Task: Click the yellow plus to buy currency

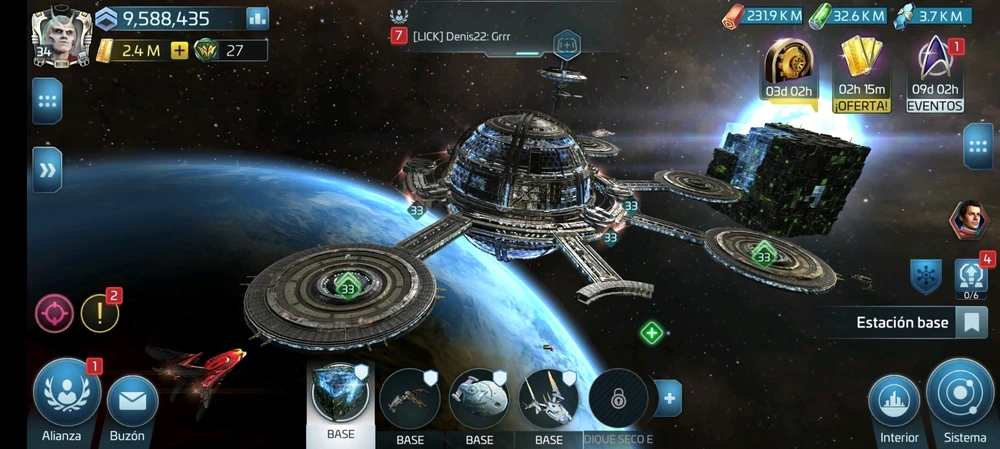Action: (x=180, y=50)
